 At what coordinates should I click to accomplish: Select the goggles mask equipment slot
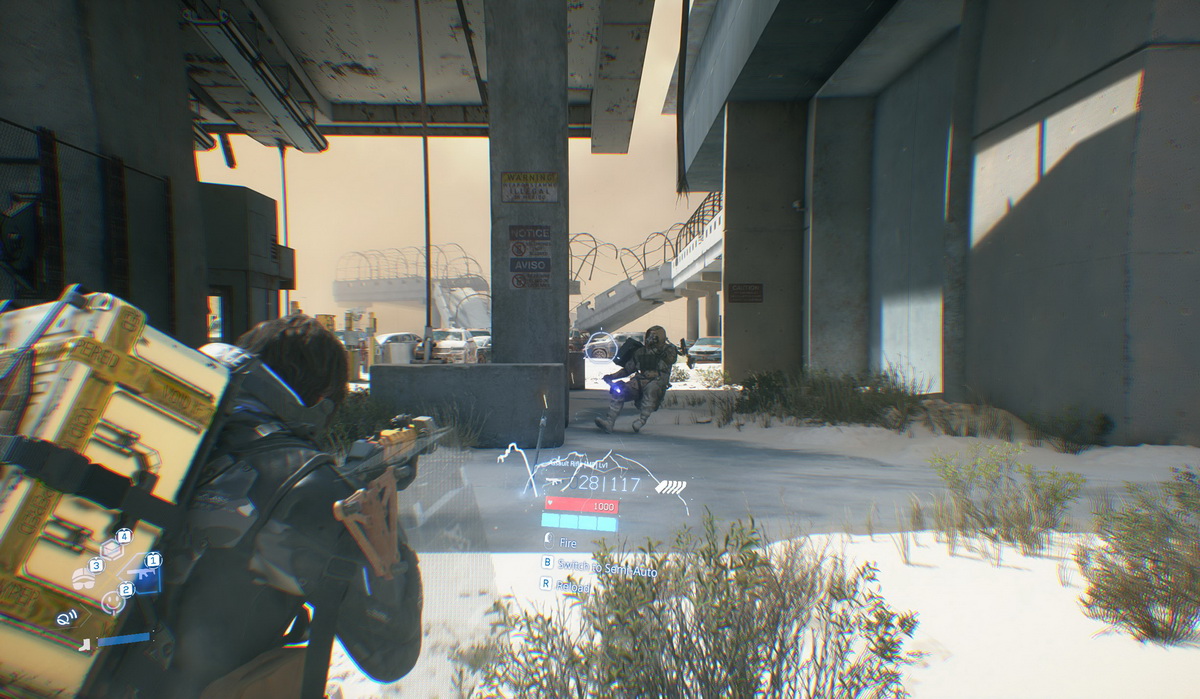coord(83,580)
